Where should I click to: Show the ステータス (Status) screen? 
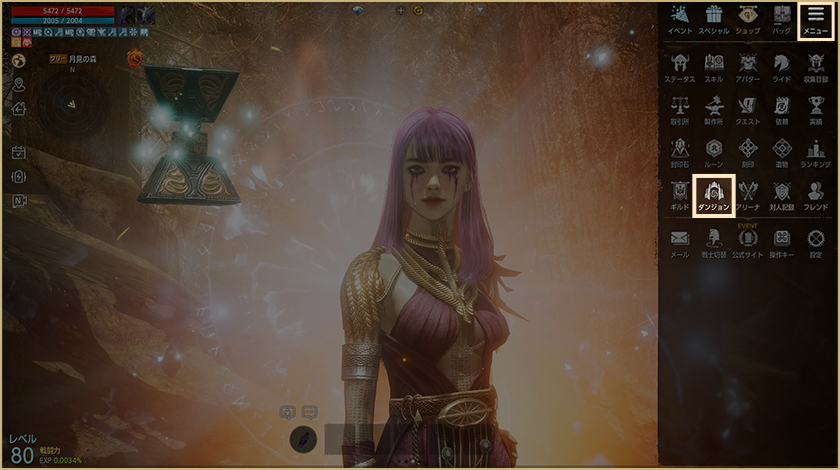[680, 67]
